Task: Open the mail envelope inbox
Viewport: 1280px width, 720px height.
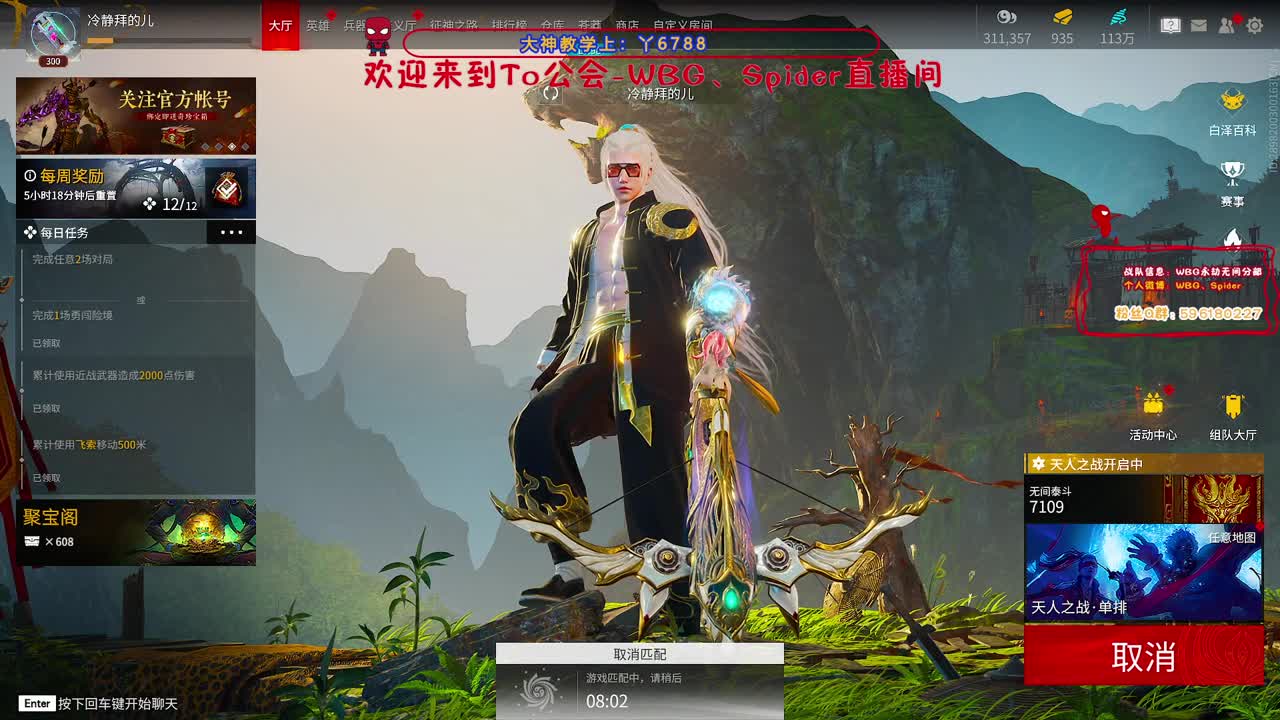Action: tap(1200, 26)
